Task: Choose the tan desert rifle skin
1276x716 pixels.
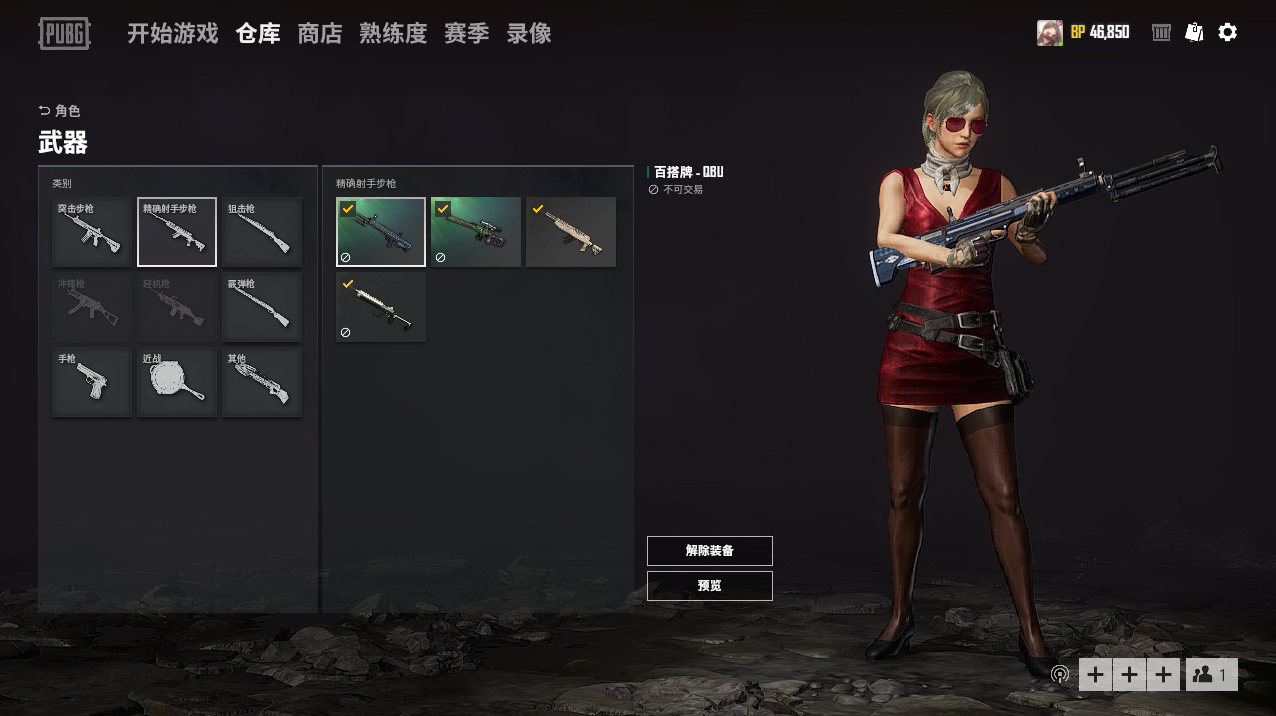Action: click(571, 232)
